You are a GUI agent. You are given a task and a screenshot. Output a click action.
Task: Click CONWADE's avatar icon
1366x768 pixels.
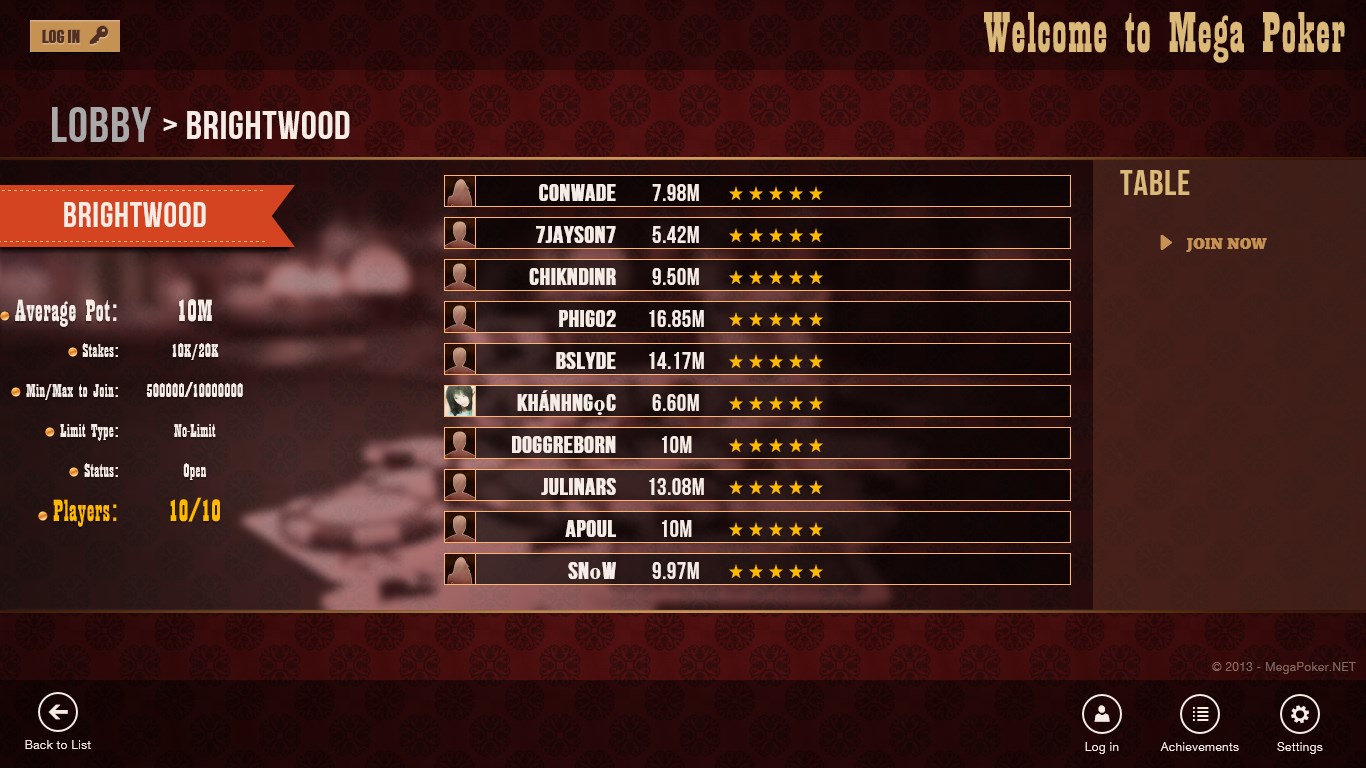(x=459, y=191)
